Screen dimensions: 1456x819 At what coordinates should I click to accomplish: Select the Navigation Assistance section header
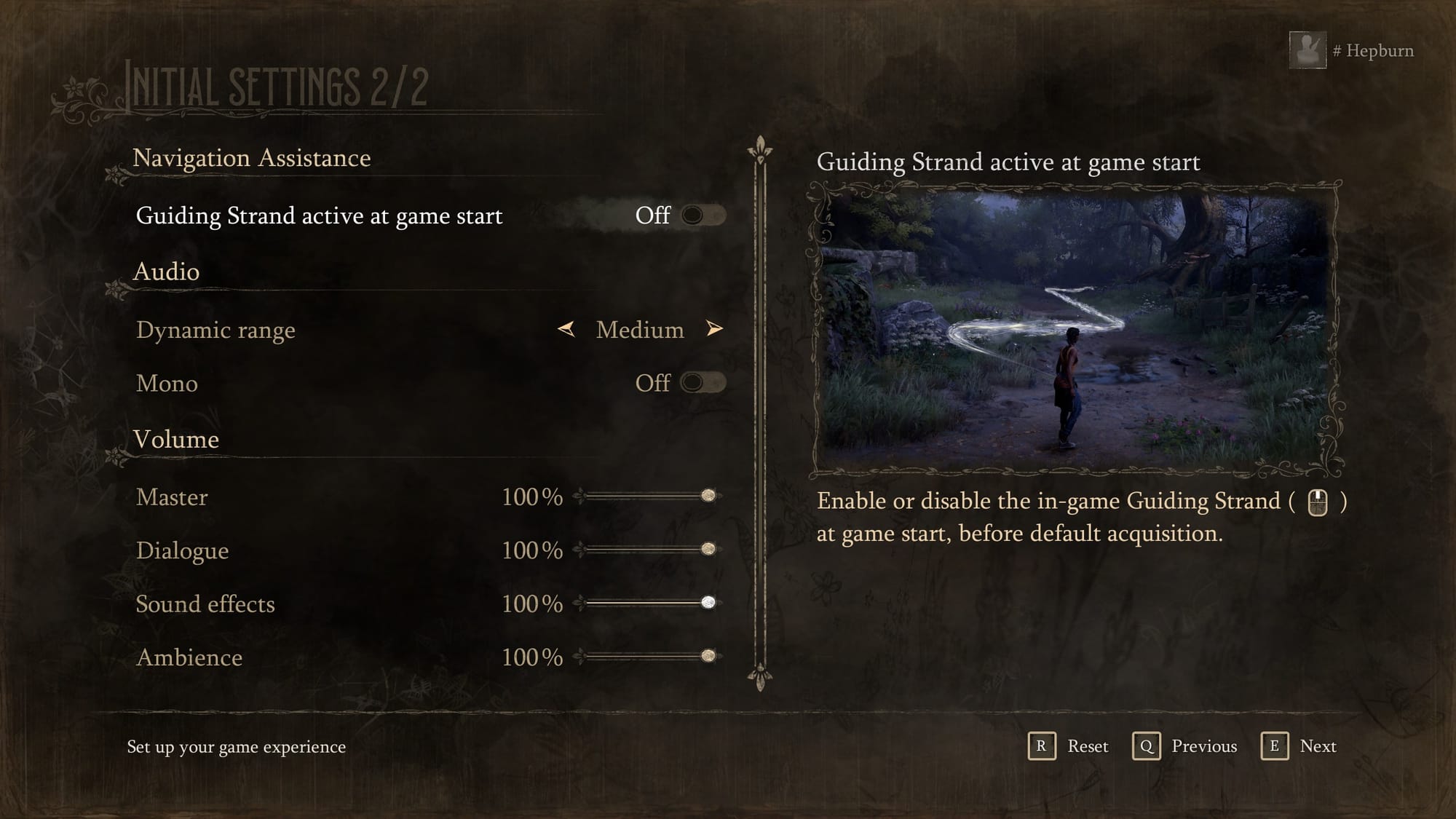(251, 158)
